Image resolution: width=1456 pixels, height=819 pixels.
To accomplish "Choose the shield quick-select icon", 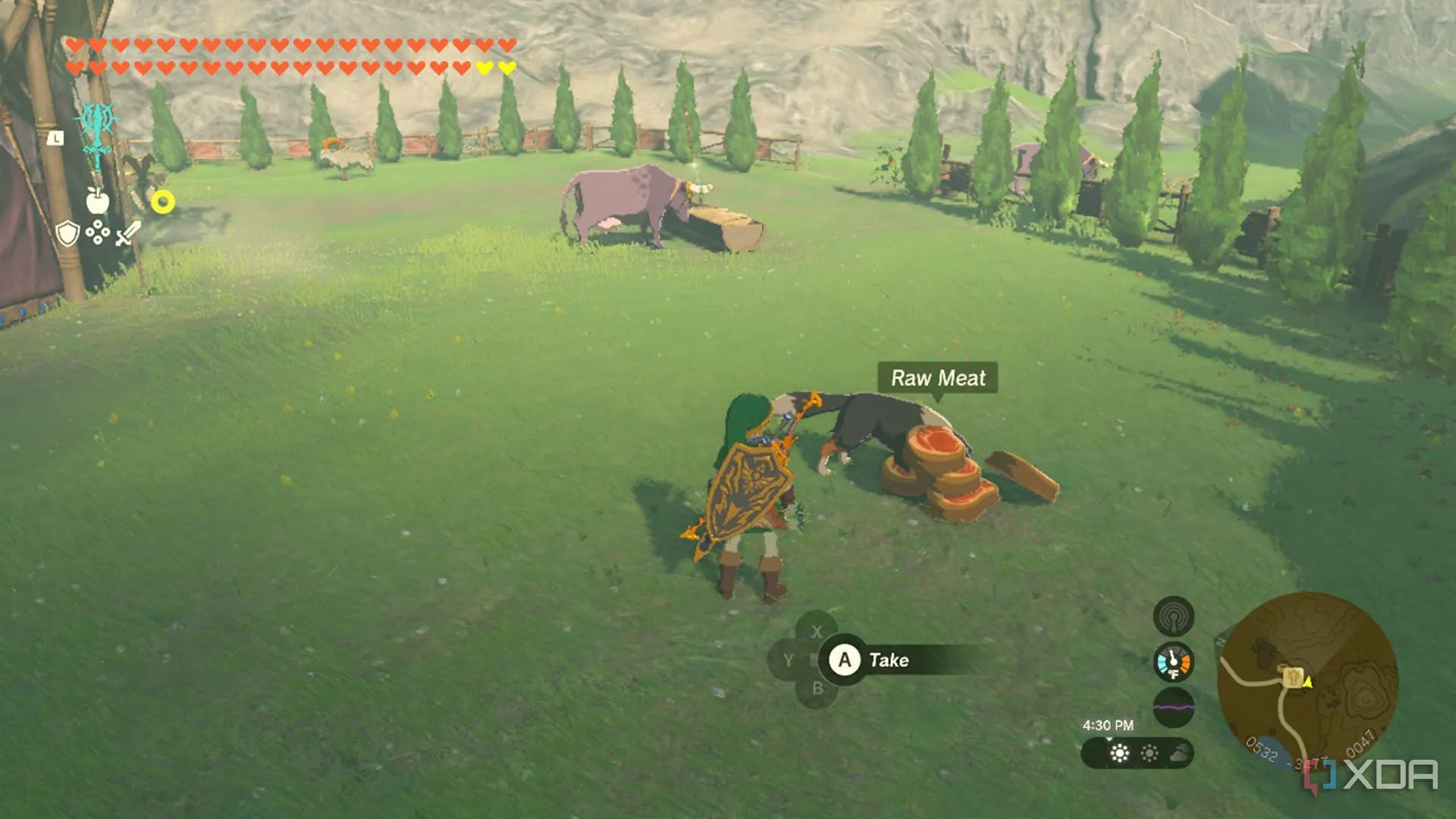I will pyautogui.click(x=67, y=233).
